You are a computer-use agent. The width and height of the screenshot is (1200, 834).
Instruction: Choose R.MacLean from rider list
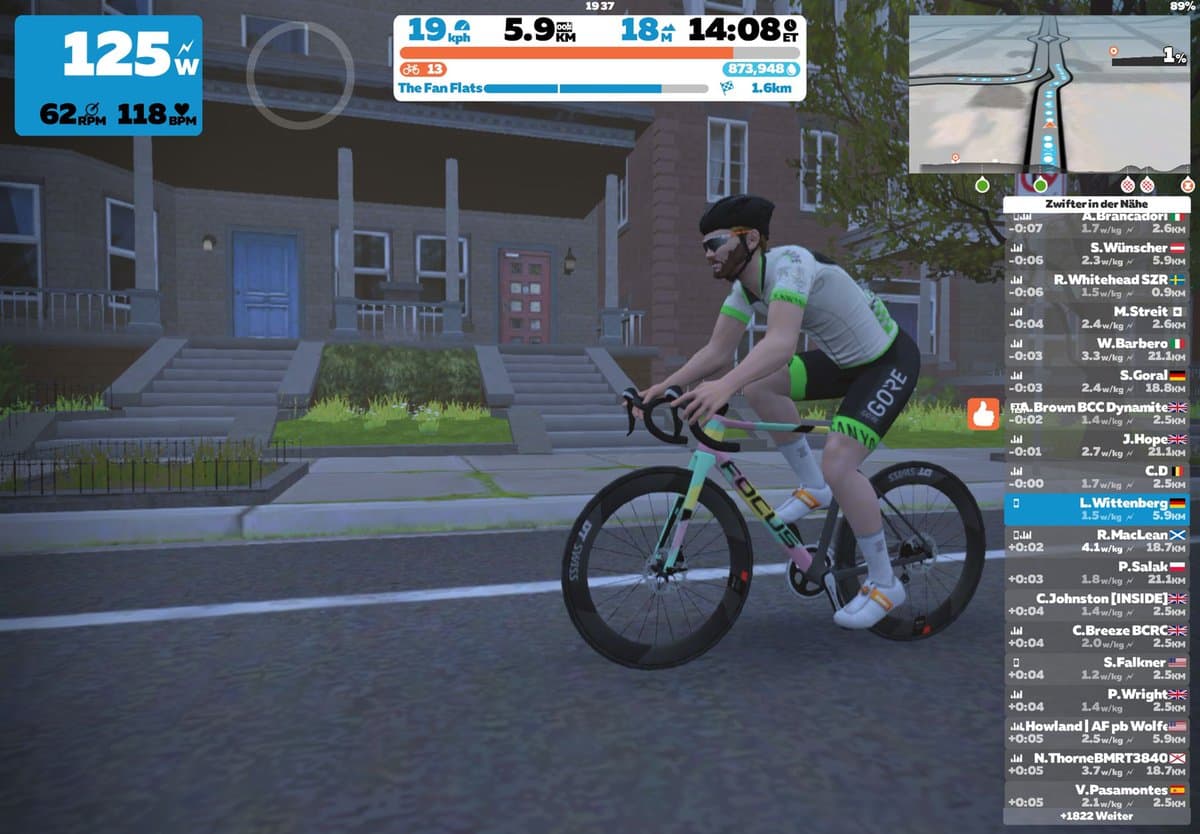pyautogui.click(x=1099, y=541)
